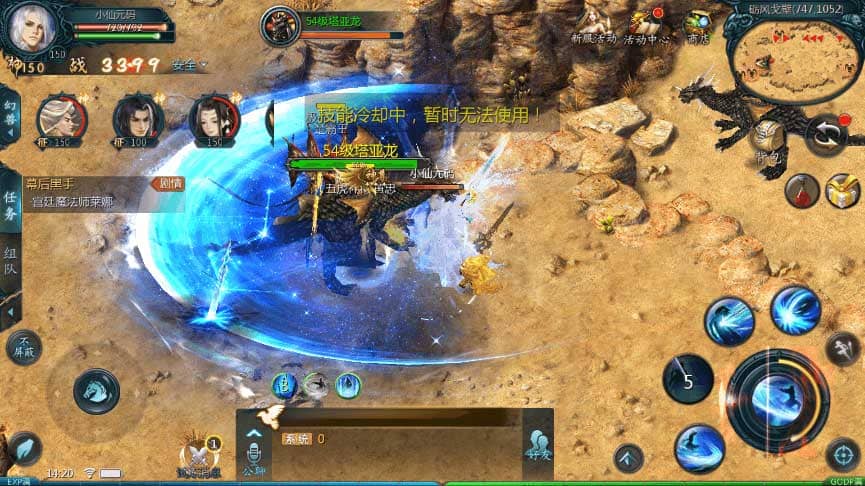Open the player character portrait

(x=30, y=28)
